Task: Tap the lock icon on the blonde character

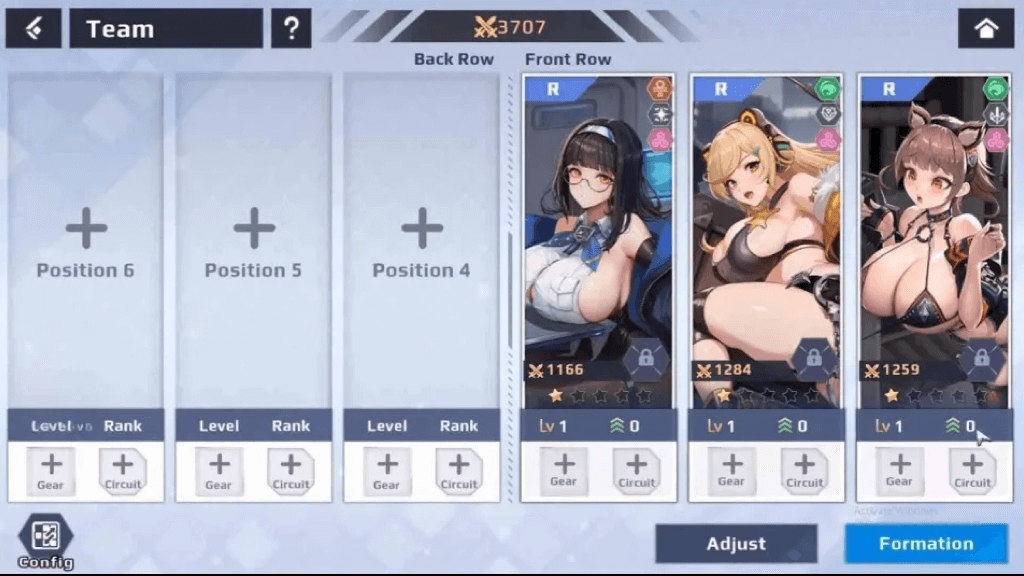Action: coord(813,358)
